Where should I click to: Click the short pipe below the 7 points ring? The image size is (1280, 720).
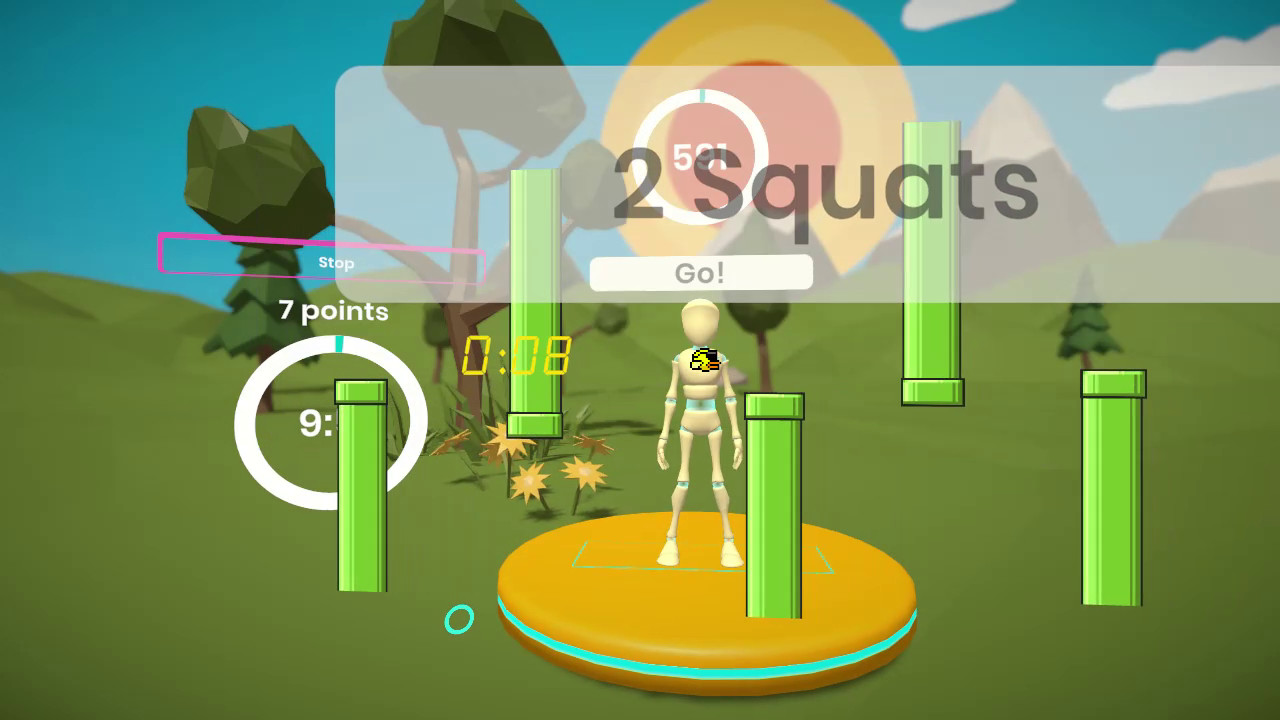(360, 490)
